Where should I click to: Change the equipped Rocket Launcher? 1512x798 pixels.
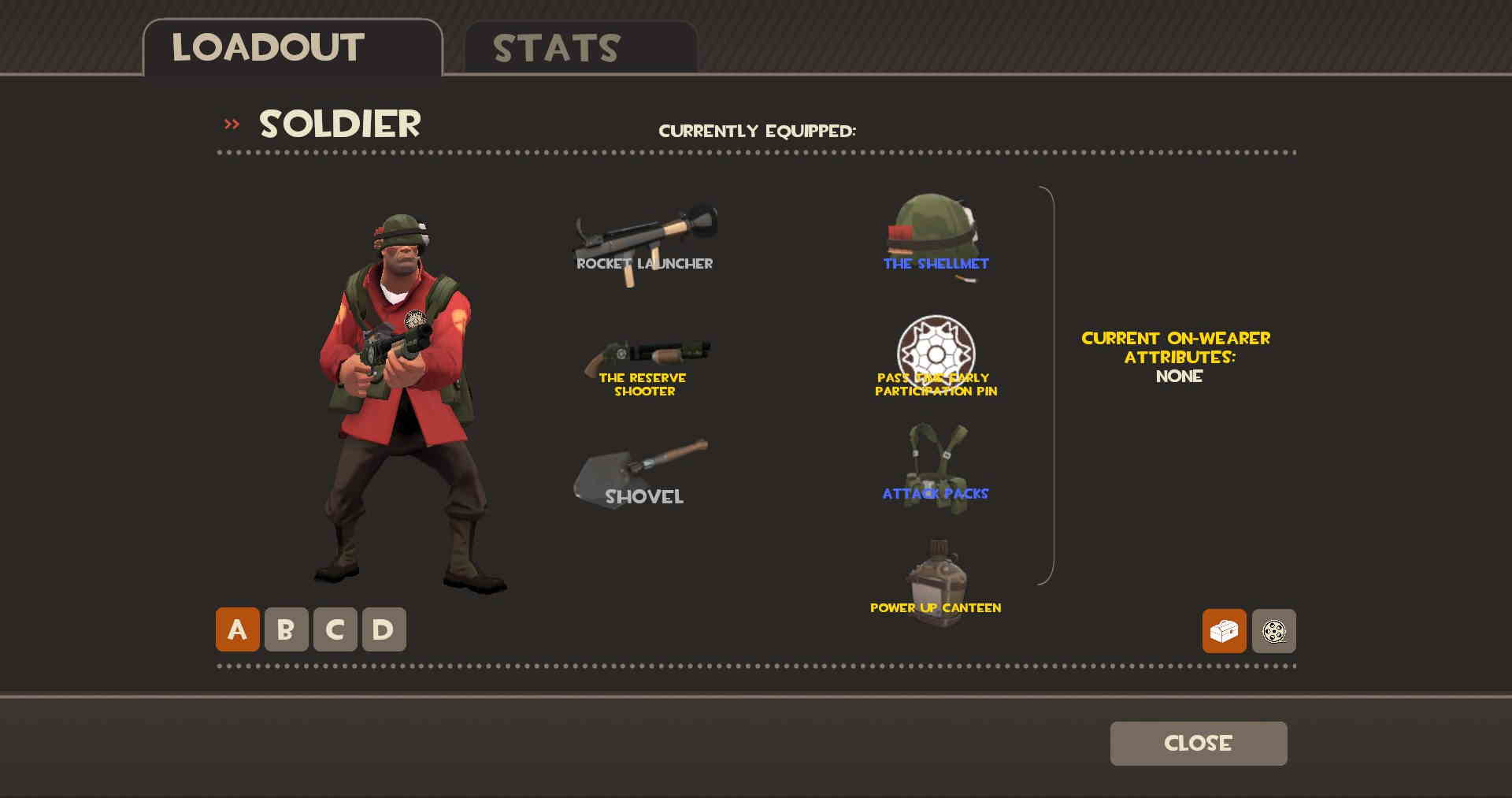point(646,236)
